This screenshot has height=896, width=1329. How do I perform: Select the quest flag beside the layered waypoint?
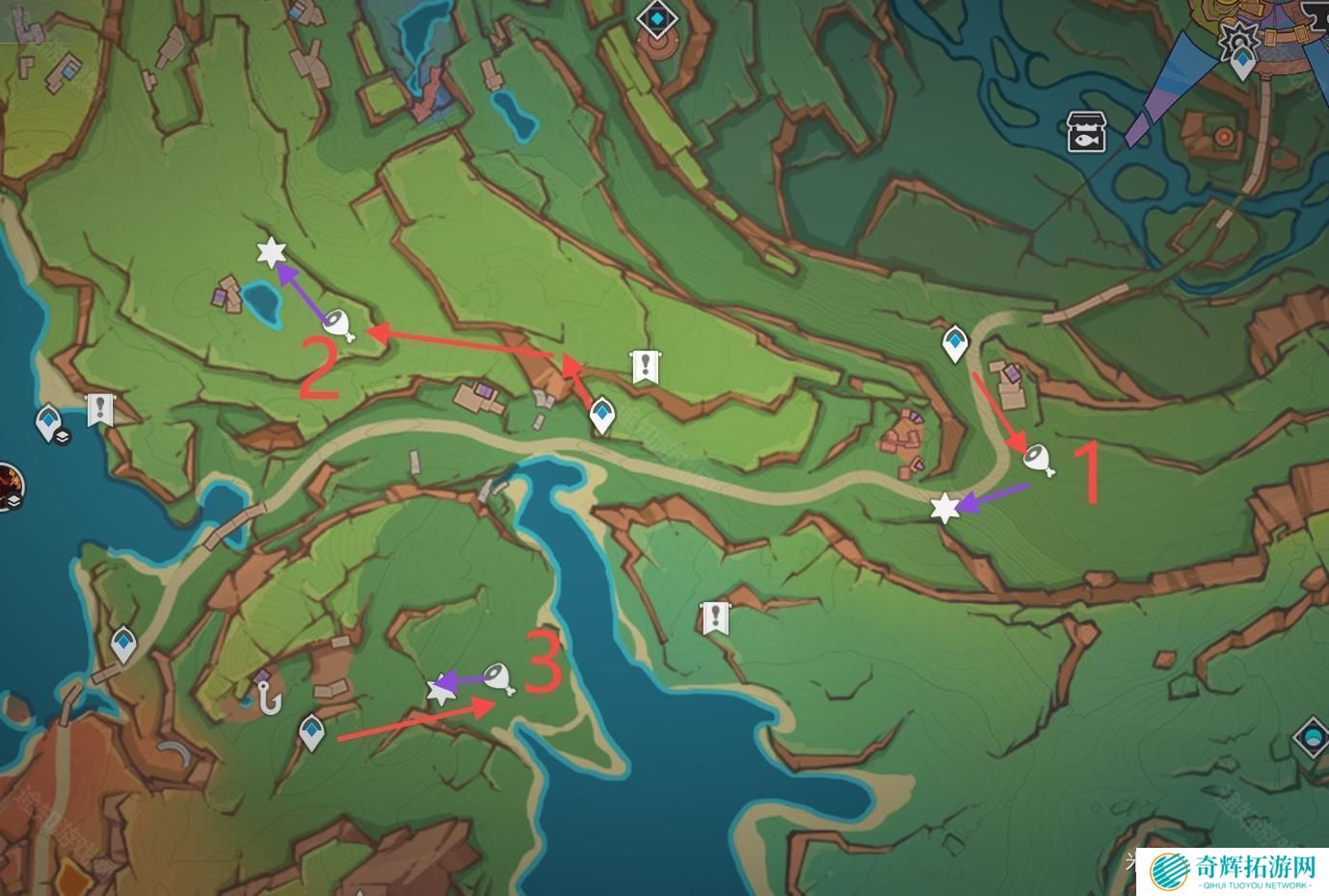(99, 409)
